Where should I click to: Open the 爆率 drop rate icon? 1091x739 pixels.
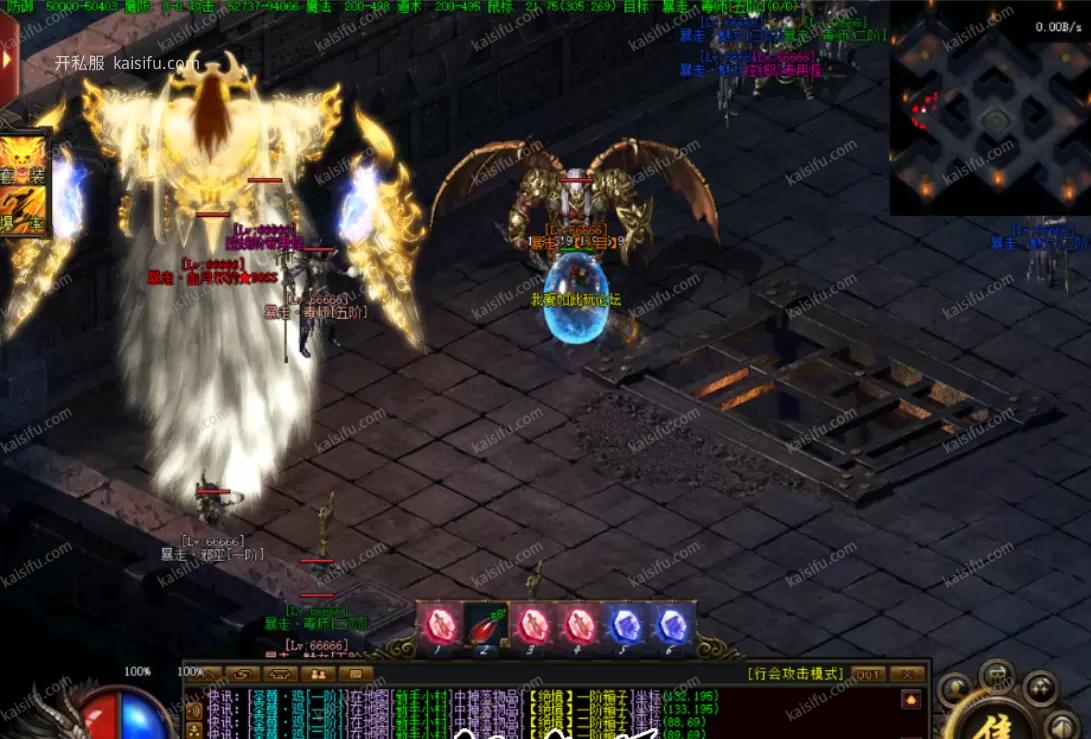(24, 210)
